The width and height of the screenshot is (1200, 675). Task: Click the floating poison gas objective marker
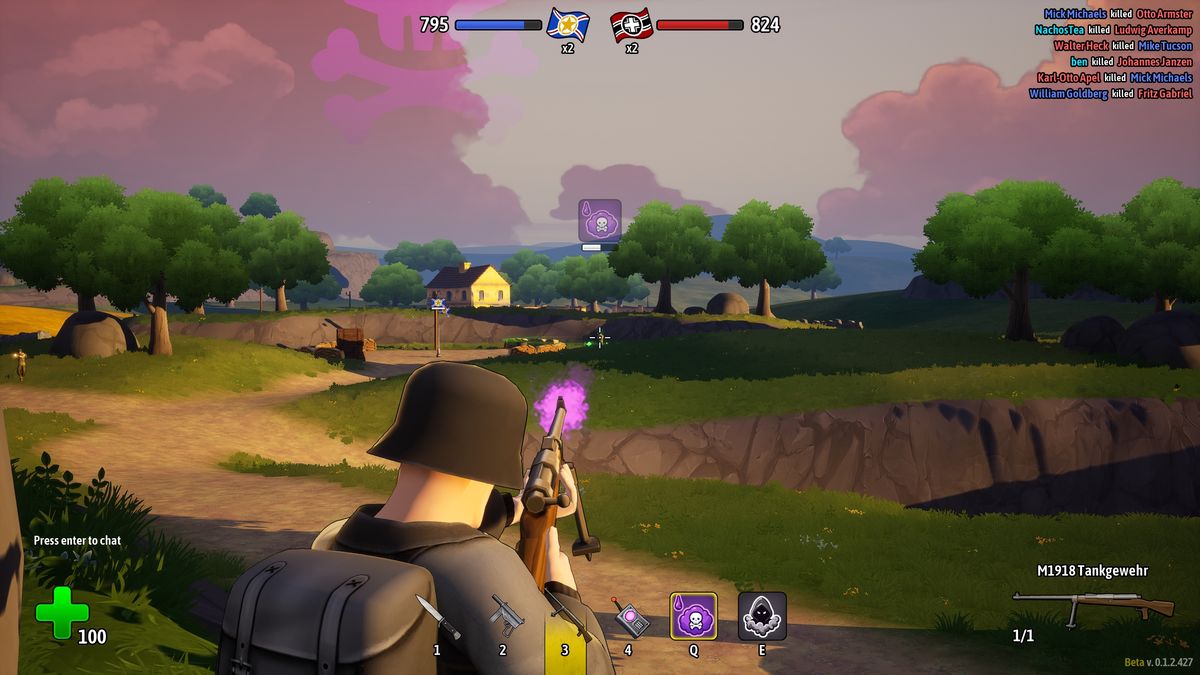point(600,220)
